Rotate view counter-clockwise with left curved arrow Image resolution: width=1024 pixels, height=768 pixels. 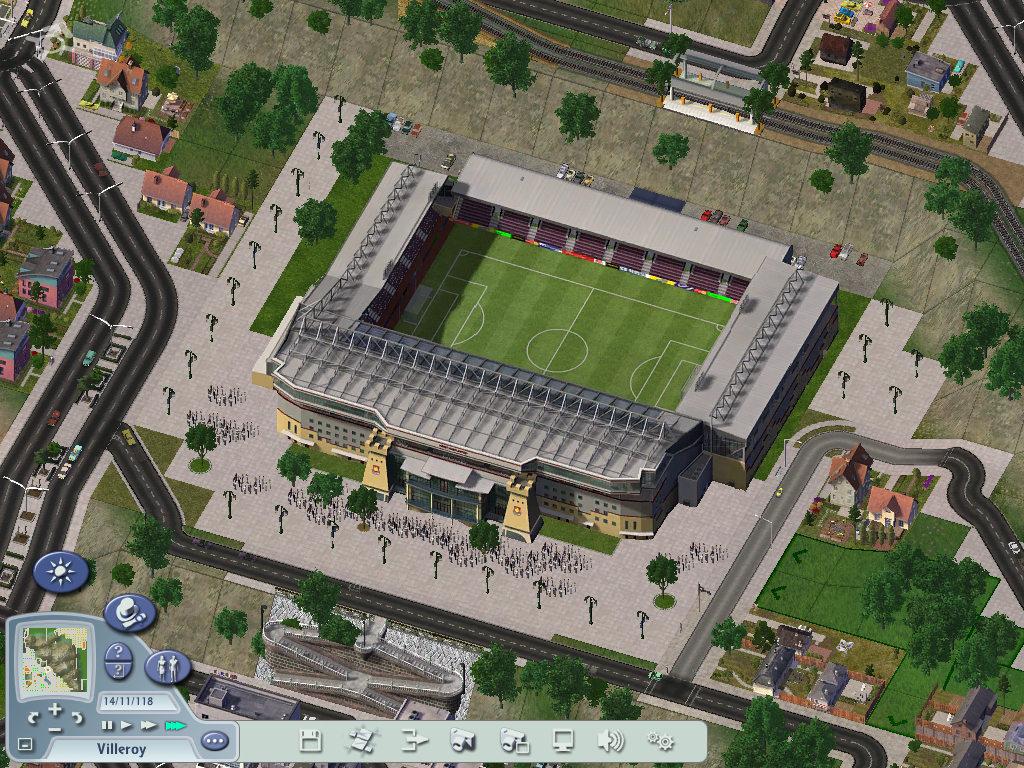click(x=35, y=717)
